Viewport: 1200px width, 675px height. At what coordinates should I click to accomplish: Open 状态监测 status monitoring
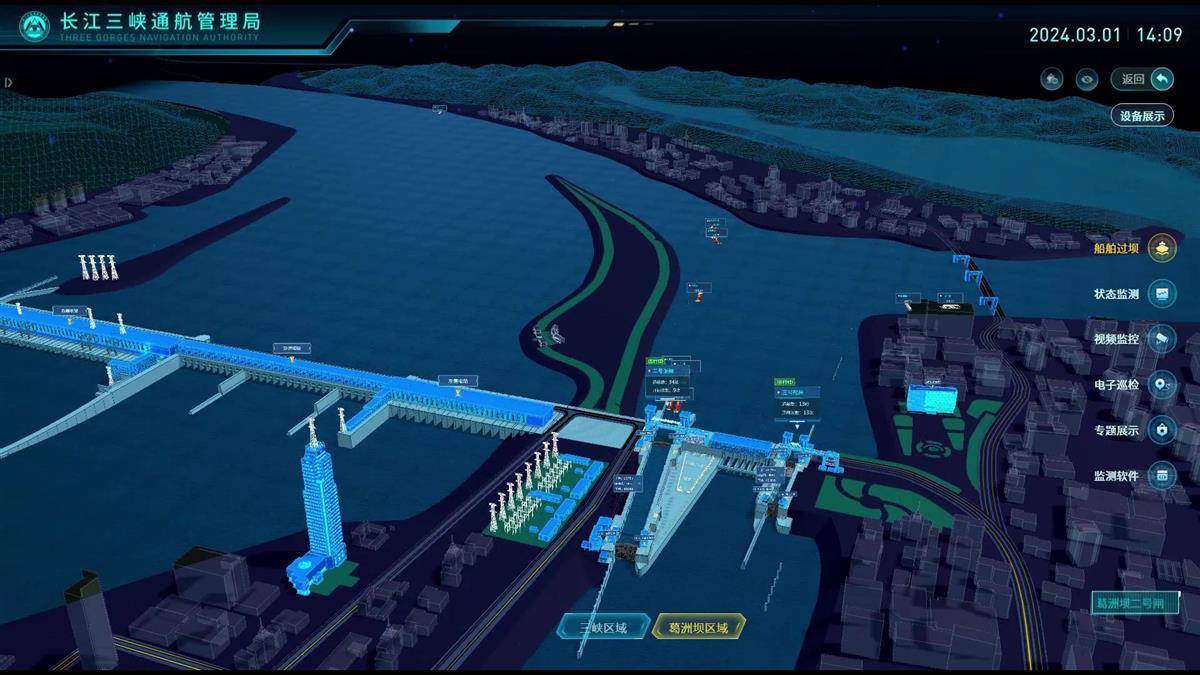tap(1160, 294)
